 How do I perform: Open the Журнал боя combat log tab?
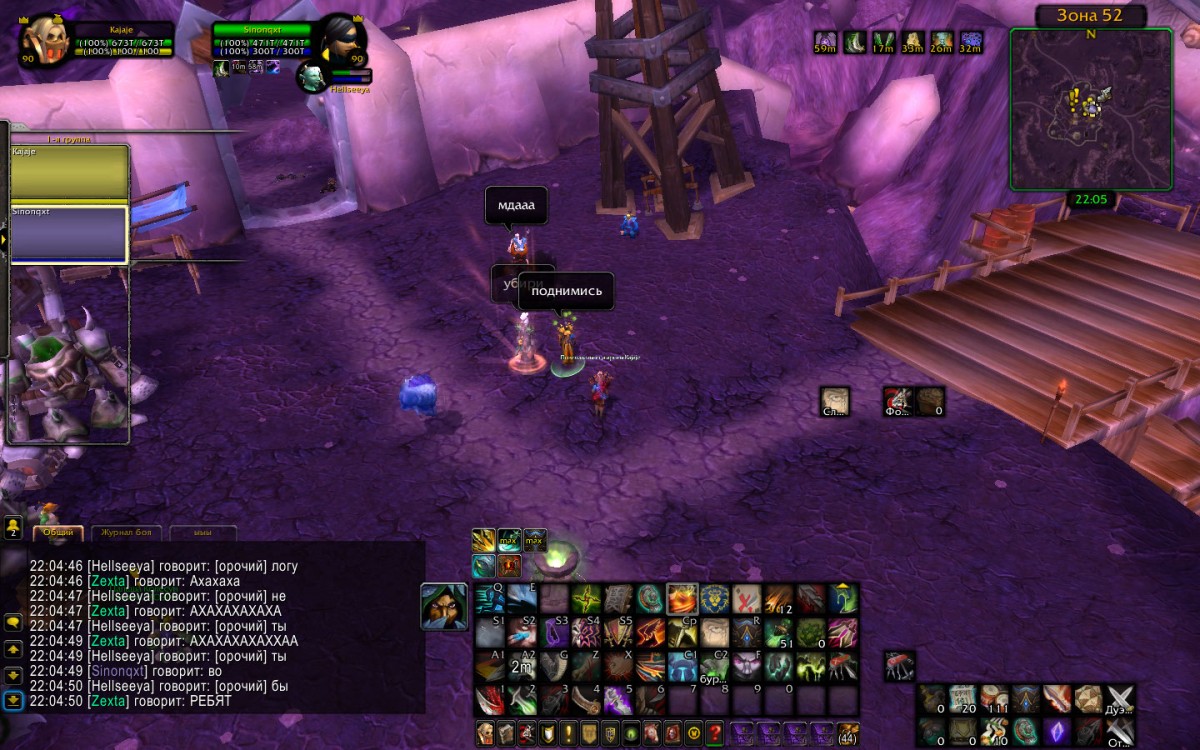126,533
